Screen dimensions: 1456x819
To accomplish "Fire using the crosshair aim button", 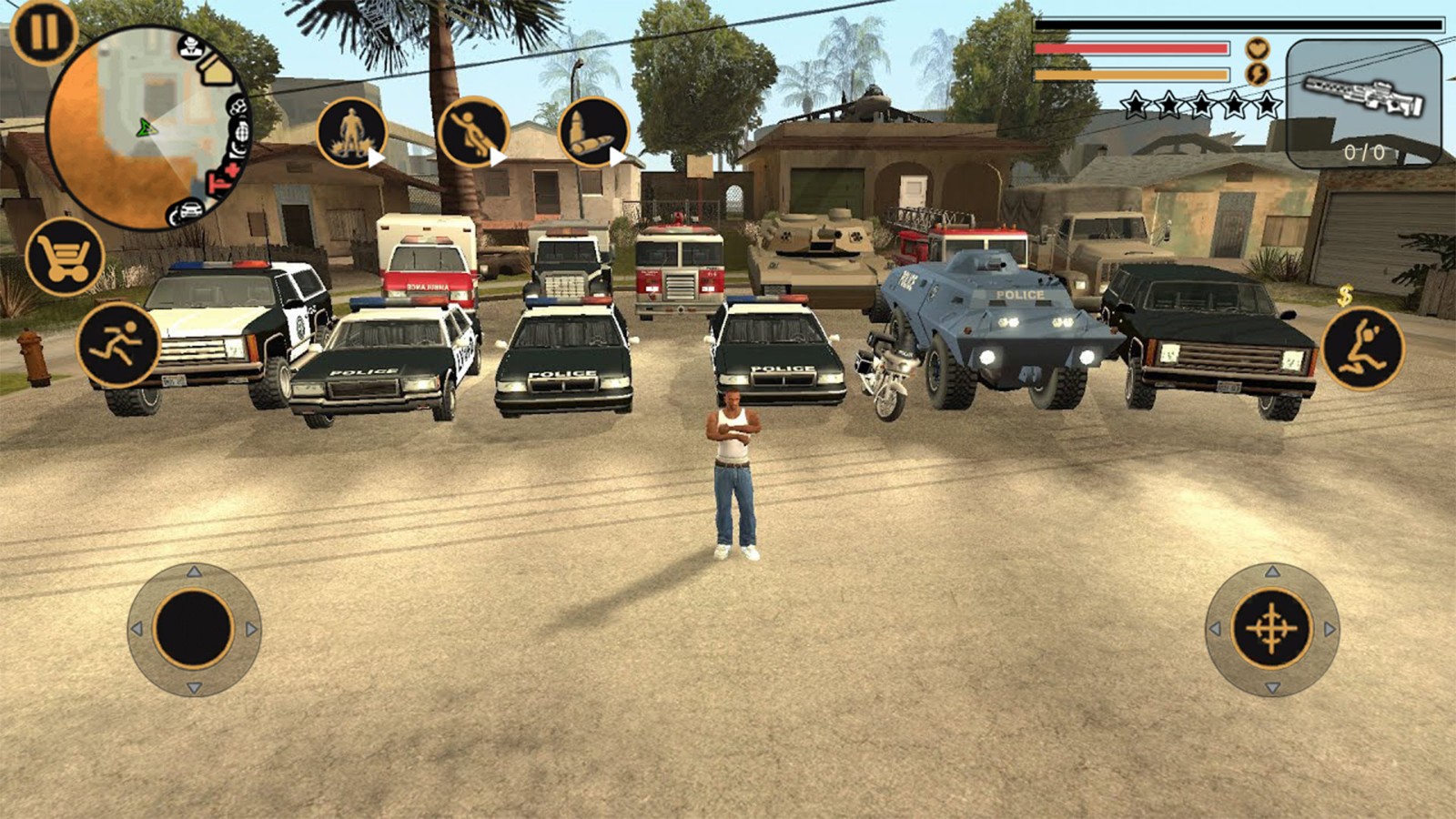I will coord(1271,629).
